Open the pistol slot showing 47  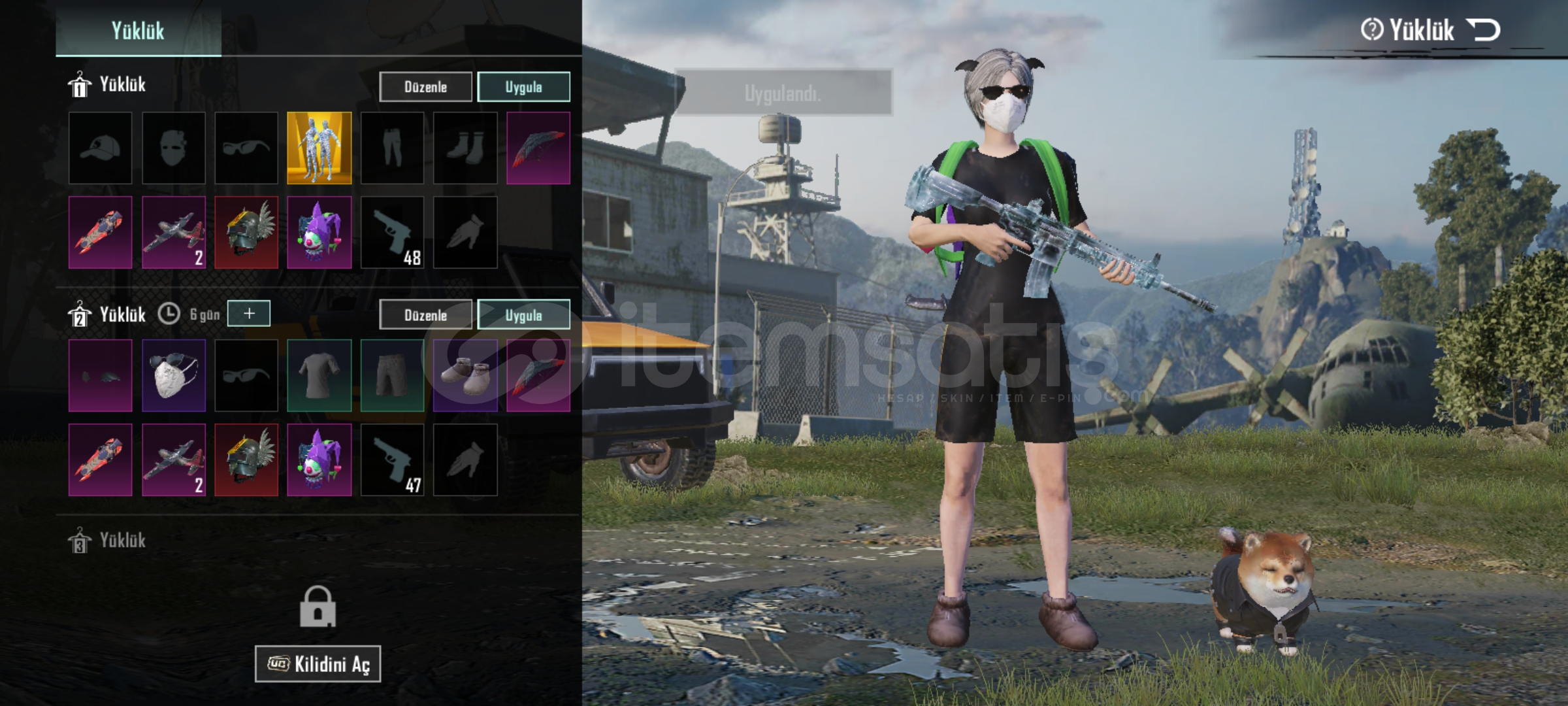[x=392, y=460]
